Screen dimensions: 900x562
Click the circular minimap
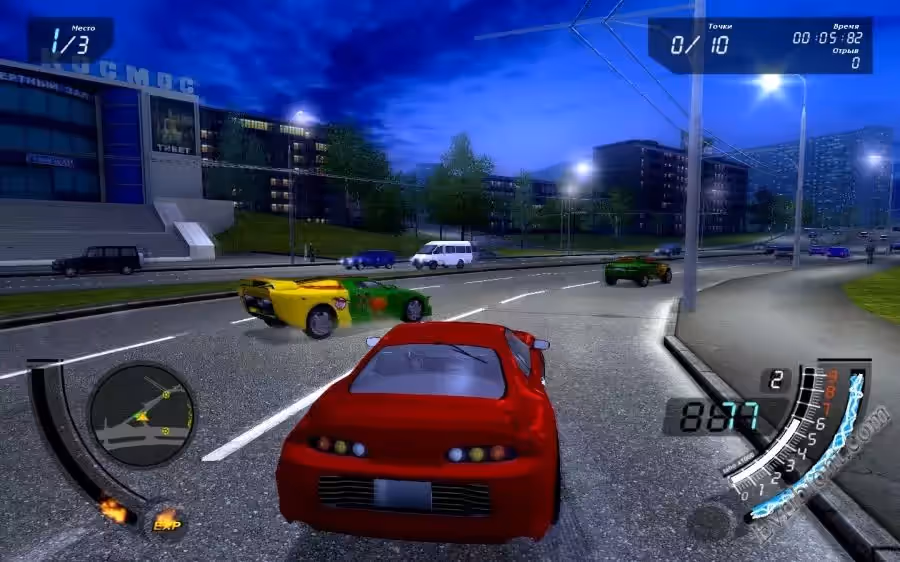141,413
